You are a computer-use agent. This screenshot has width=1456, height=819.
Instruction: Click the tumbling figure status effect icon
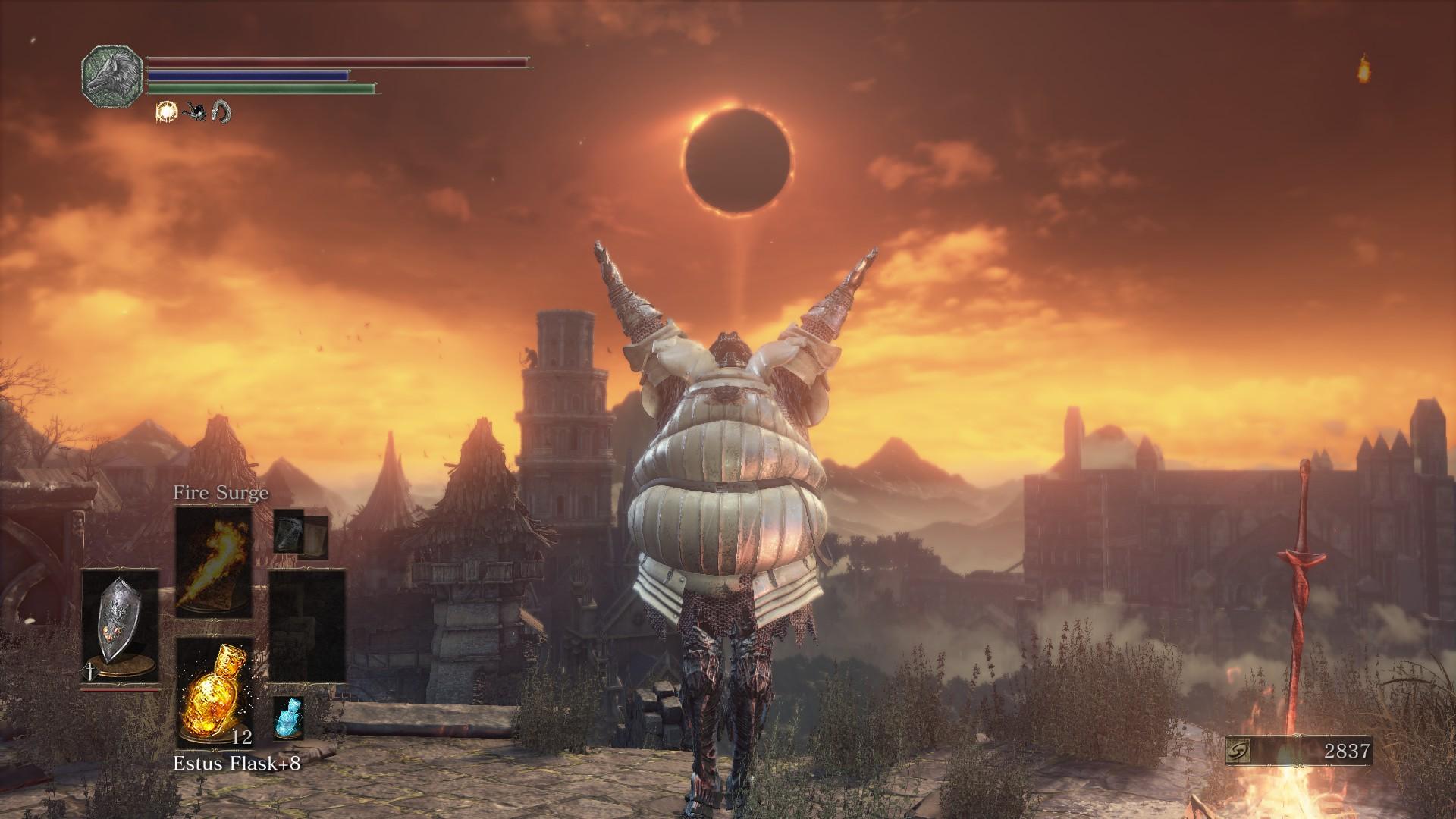(x=194, y=112)
